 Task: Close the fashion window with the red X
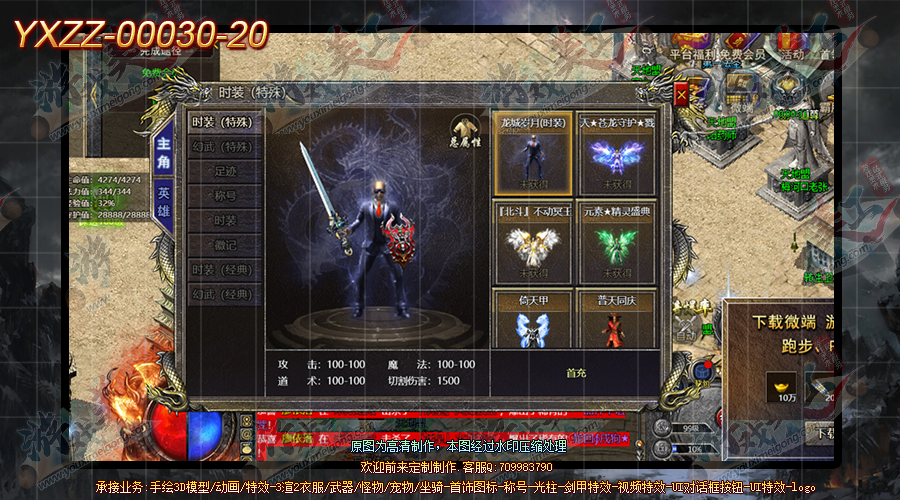pyautogui.click(x=681, y=95)
